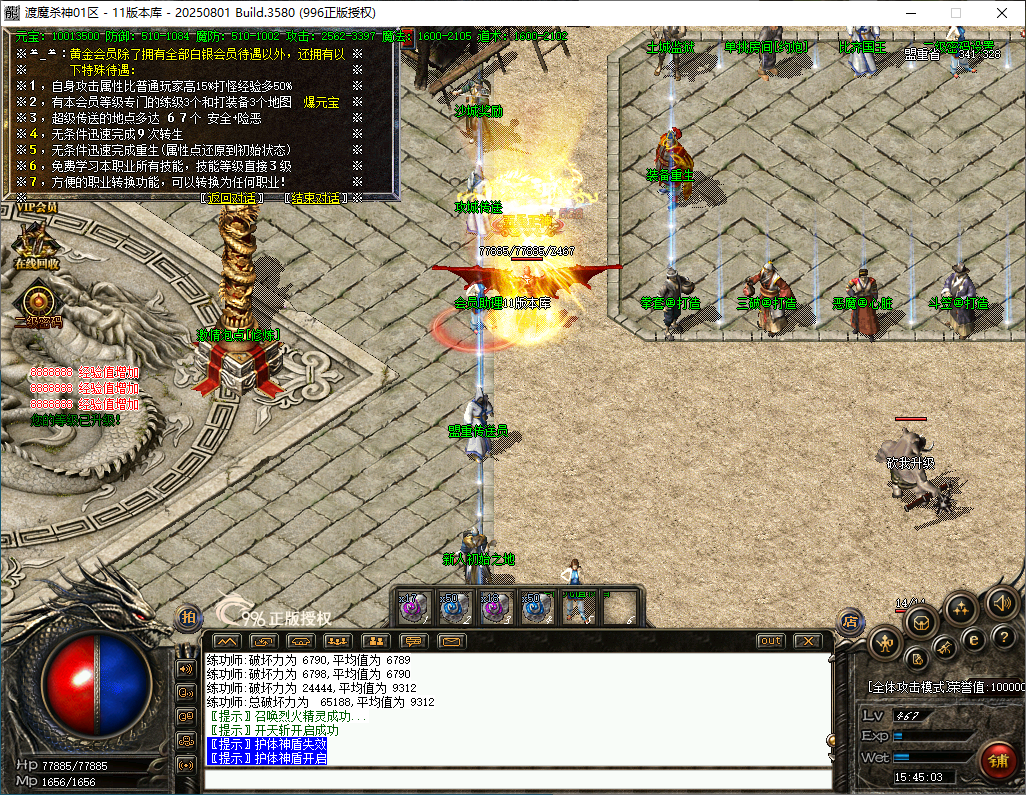
Task: Open the question mark help icon
Action: pos(1002,639)
